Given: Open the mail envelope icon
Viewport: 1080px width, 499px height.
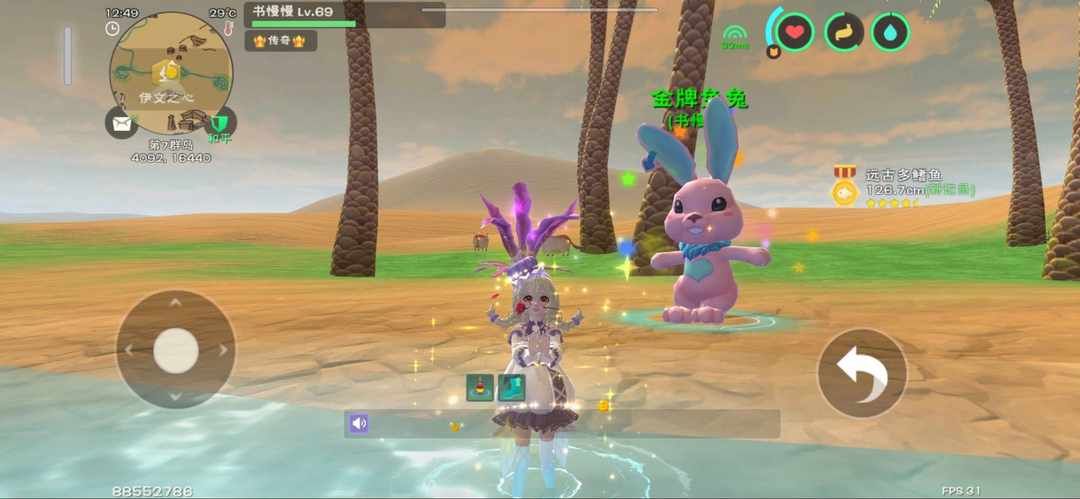Looking at the screenshot, I should pyautogui.click(x=121, y=123).
